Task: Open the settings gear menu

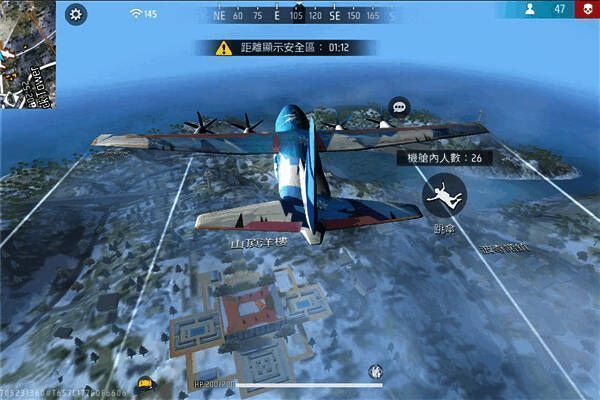Action: 77,14
